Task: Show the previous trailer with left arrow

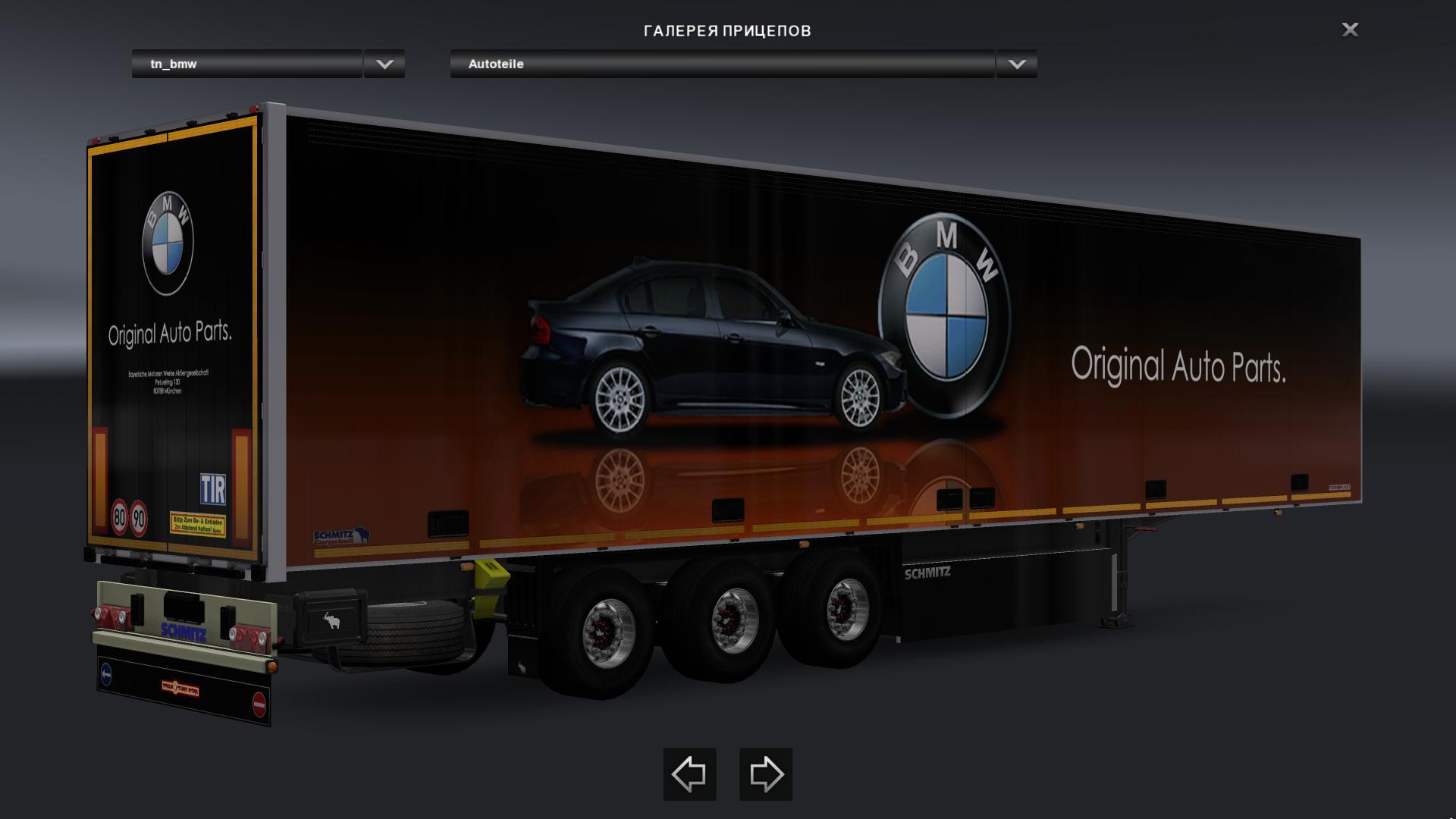Action: [x=689, y=774]
